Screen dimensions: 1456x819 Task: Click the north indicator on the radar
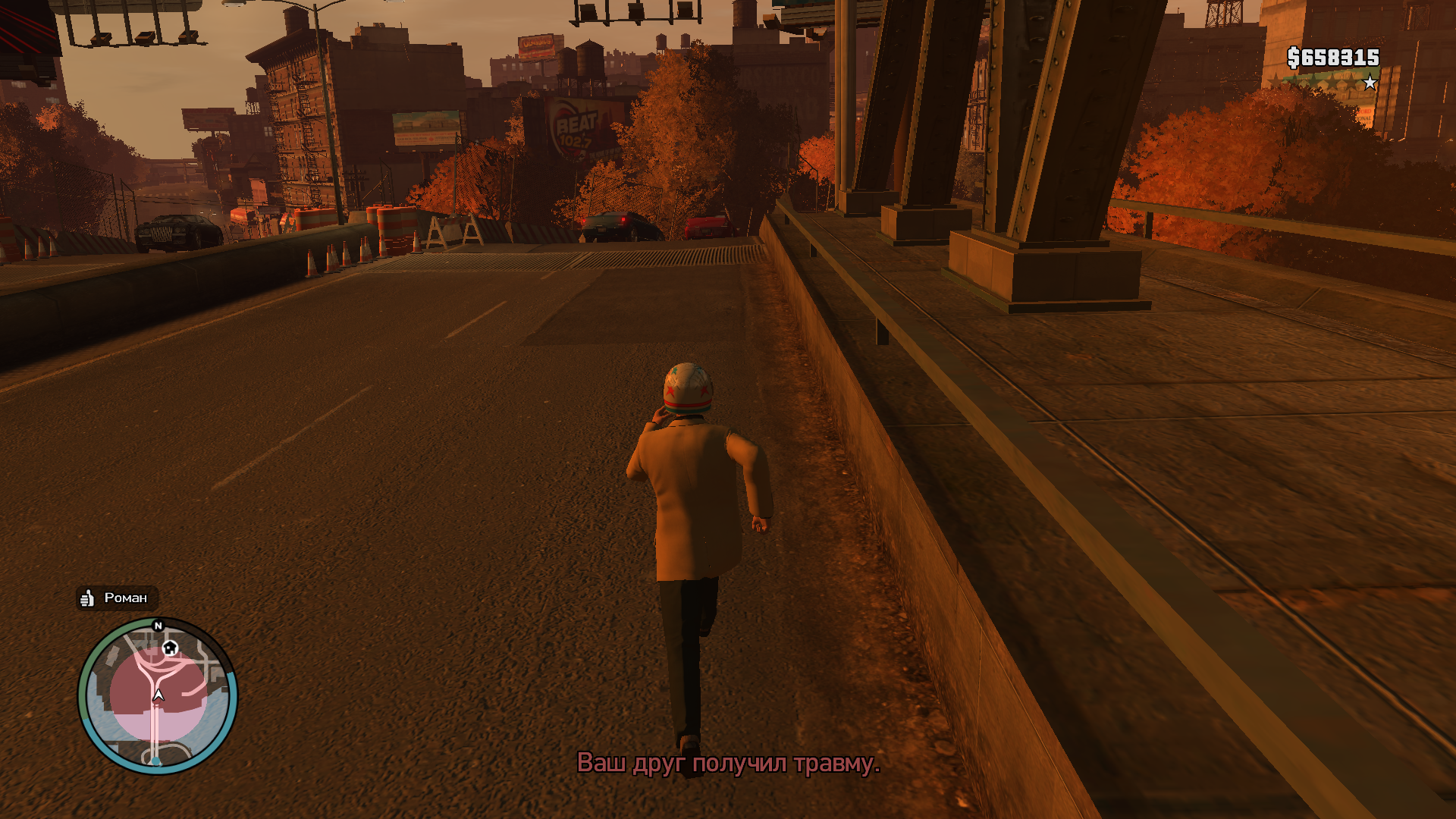[x=158, y=626]
